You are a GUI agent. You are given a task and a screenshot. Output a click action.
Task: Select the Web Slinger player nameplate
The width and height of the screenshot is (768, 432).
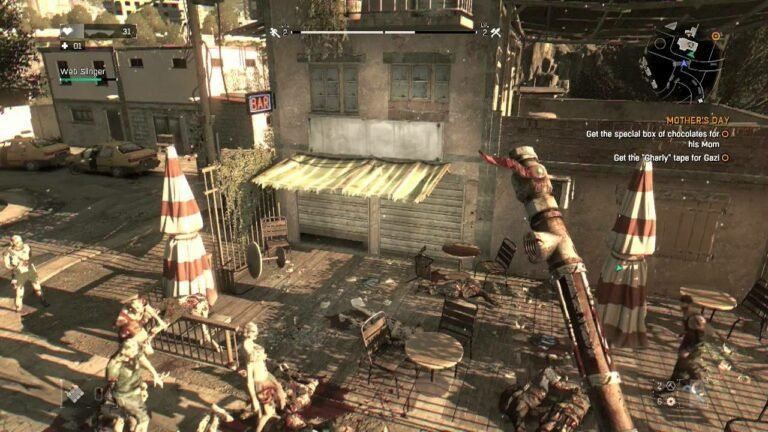point(82,72)
